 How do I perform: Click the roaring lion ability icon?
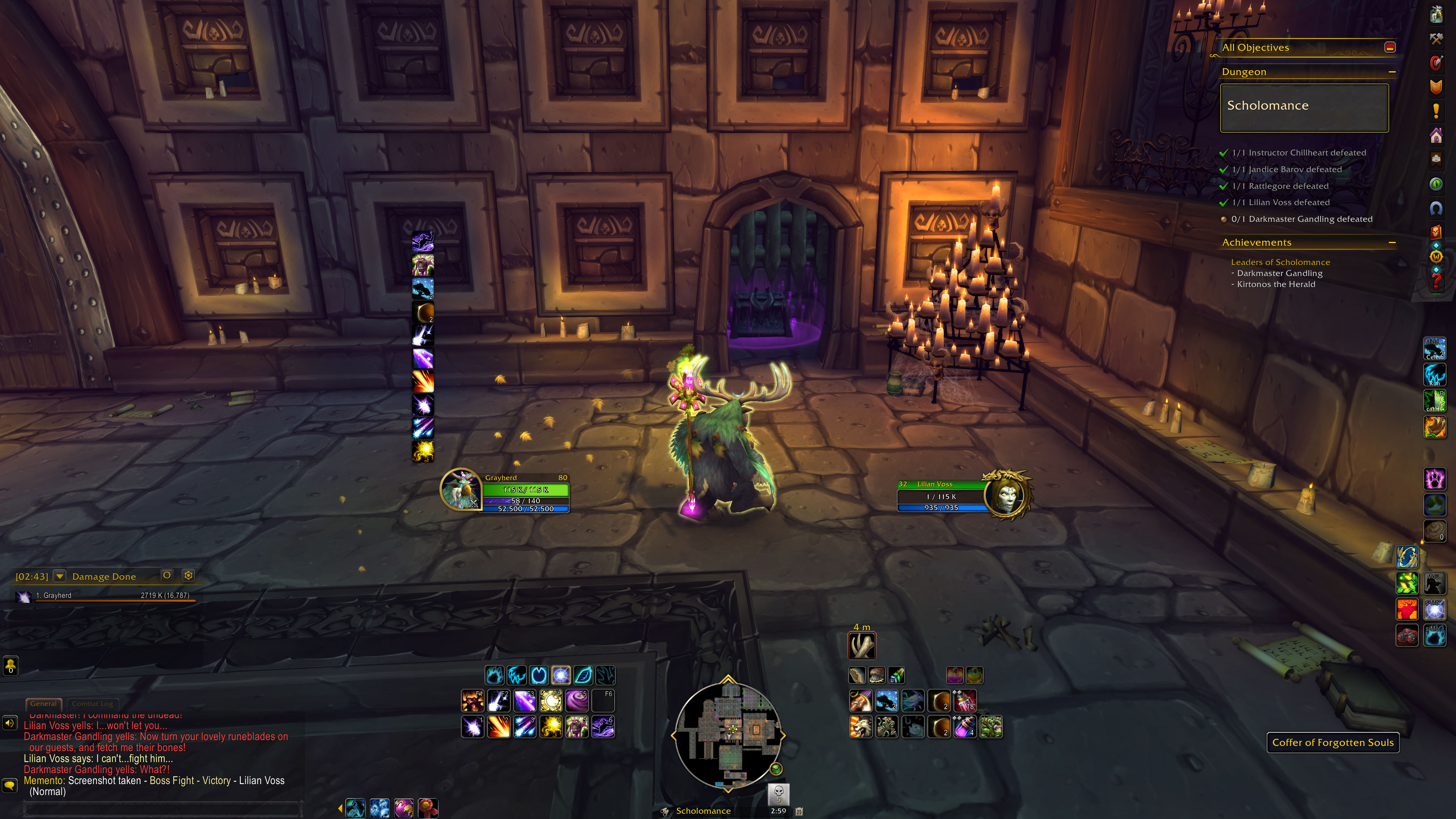[860, 727]
